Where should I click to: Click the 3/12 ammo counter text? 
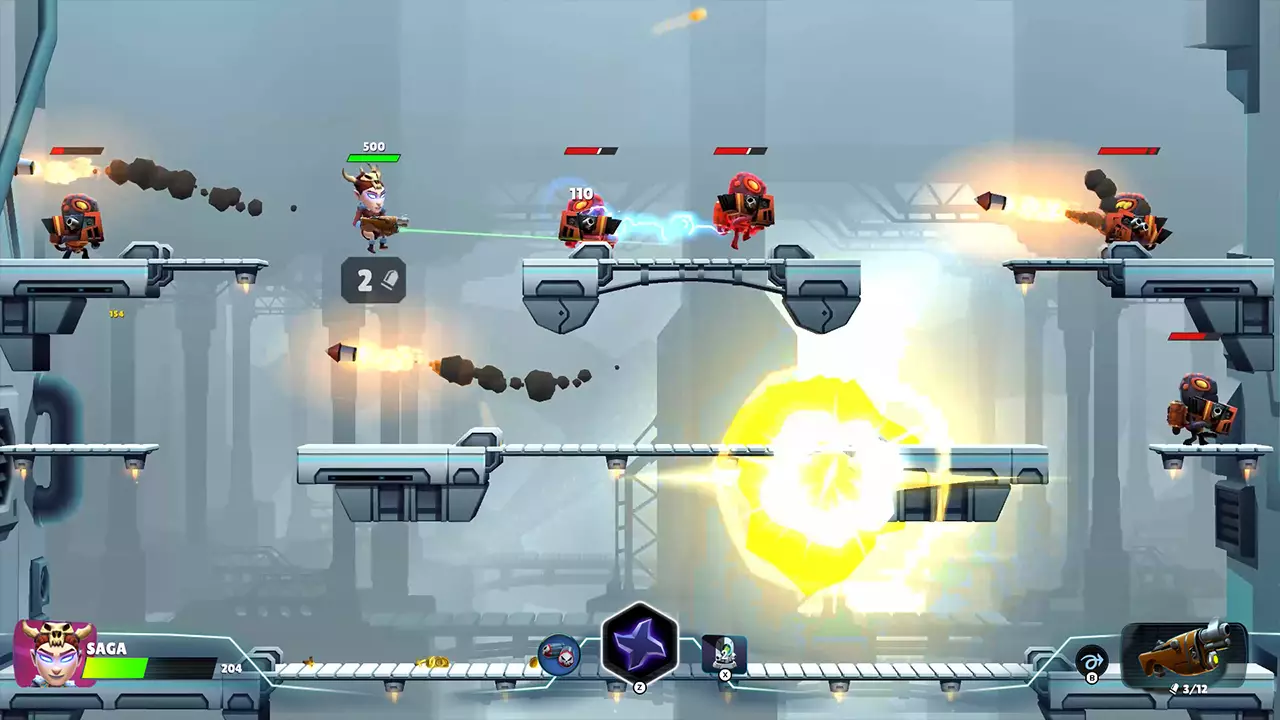pos(1196,689)
